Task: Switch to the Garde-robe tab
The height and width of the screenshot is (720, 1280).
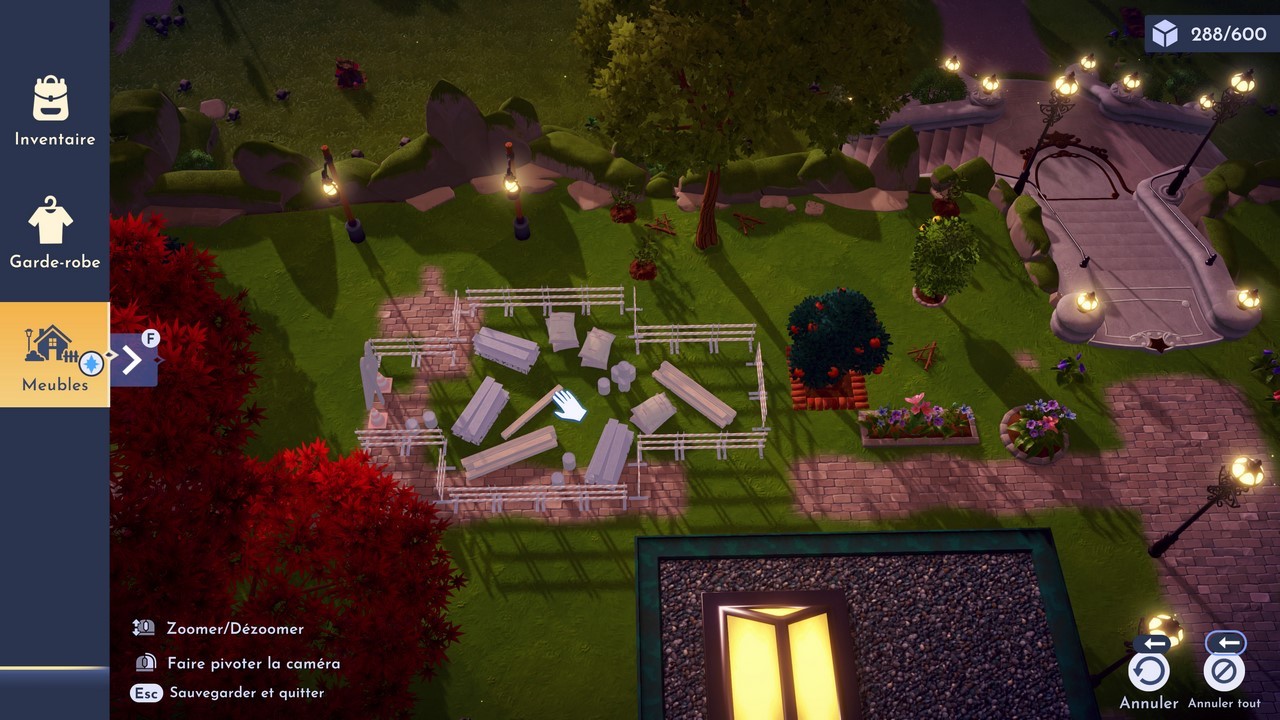Action: (54, 232)
